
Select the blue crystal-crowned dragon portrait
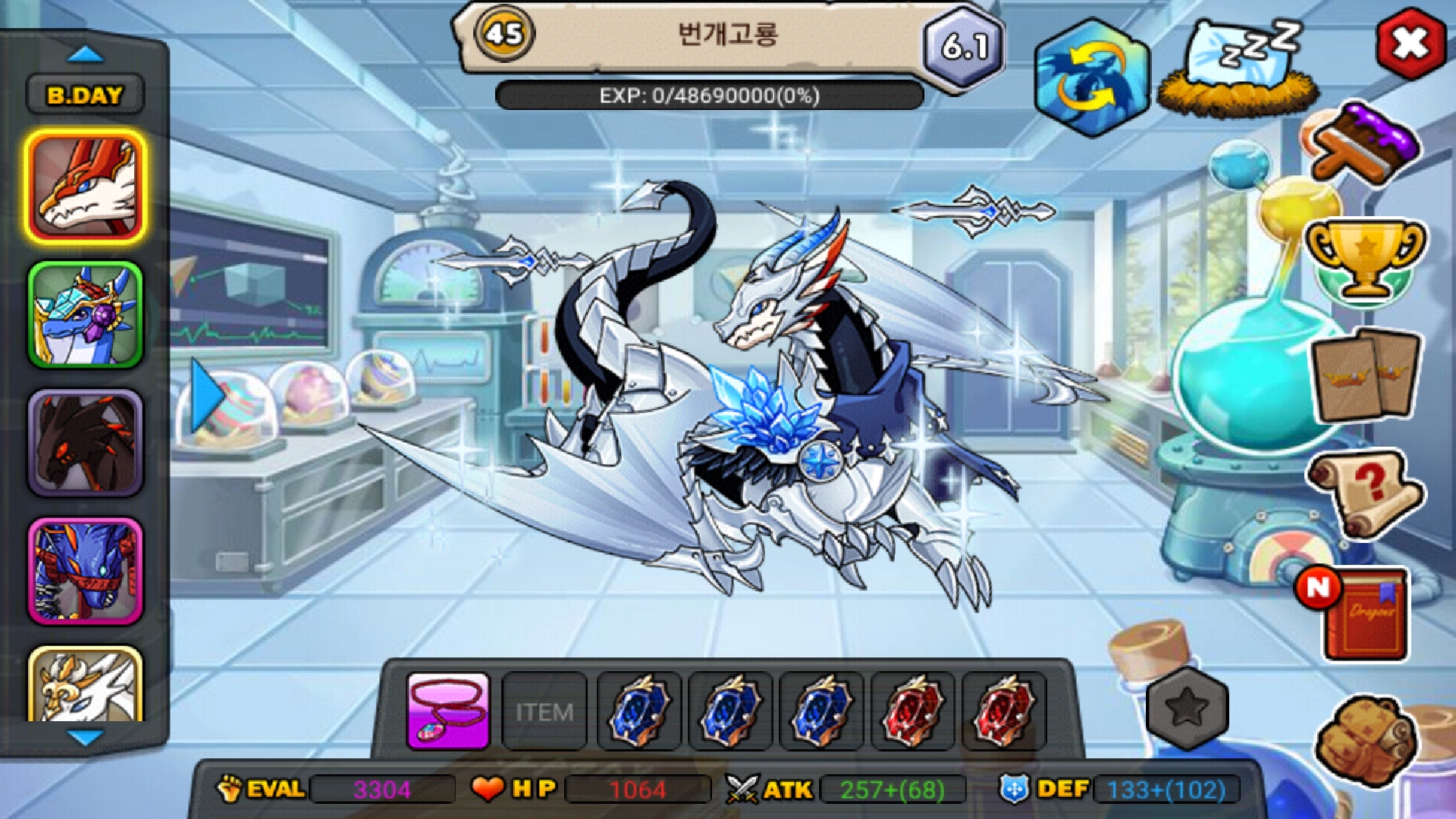[x=85, y=315]
